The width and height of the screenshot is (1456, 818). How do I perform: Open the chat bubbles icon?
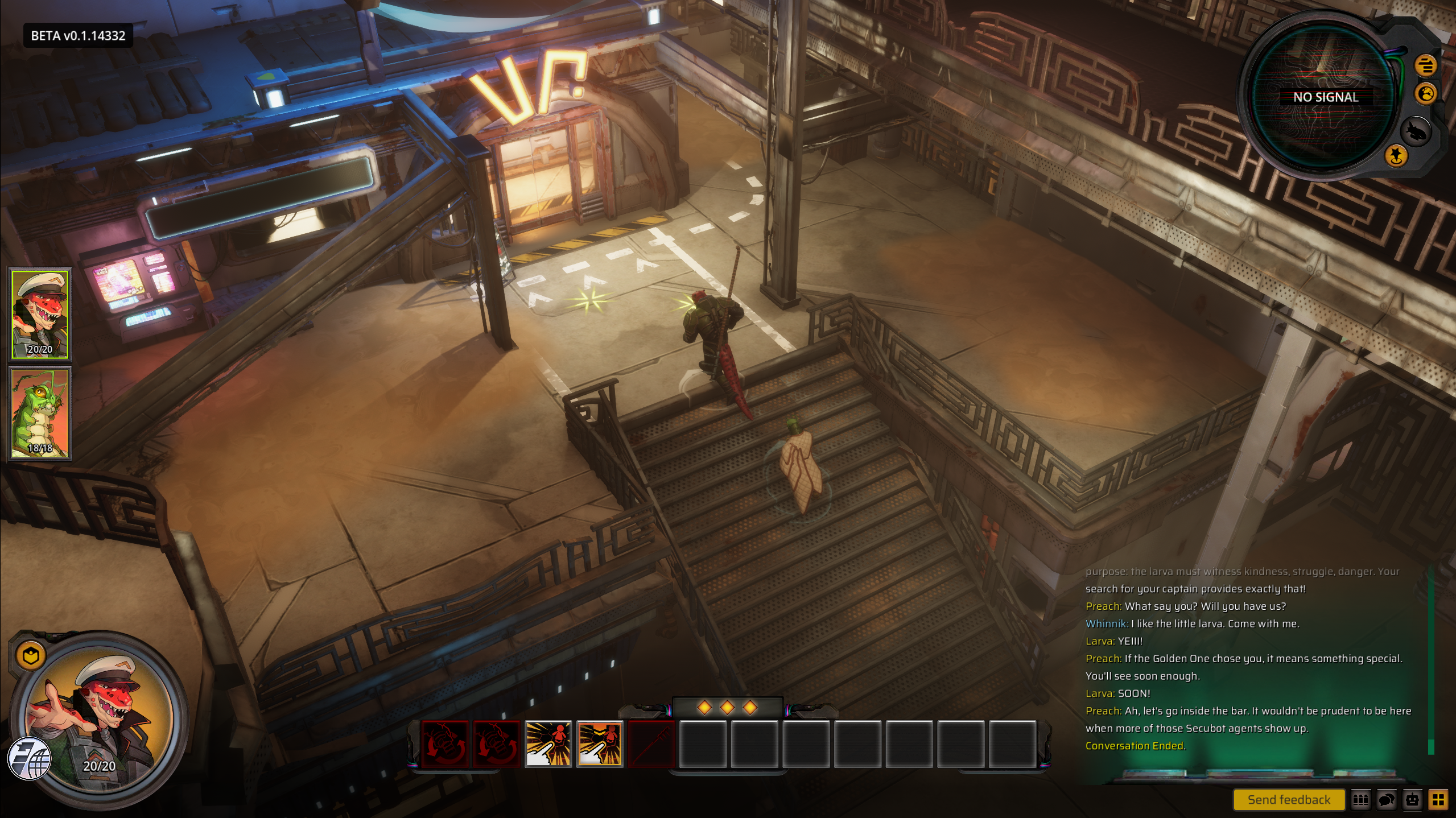[1387, 800]
